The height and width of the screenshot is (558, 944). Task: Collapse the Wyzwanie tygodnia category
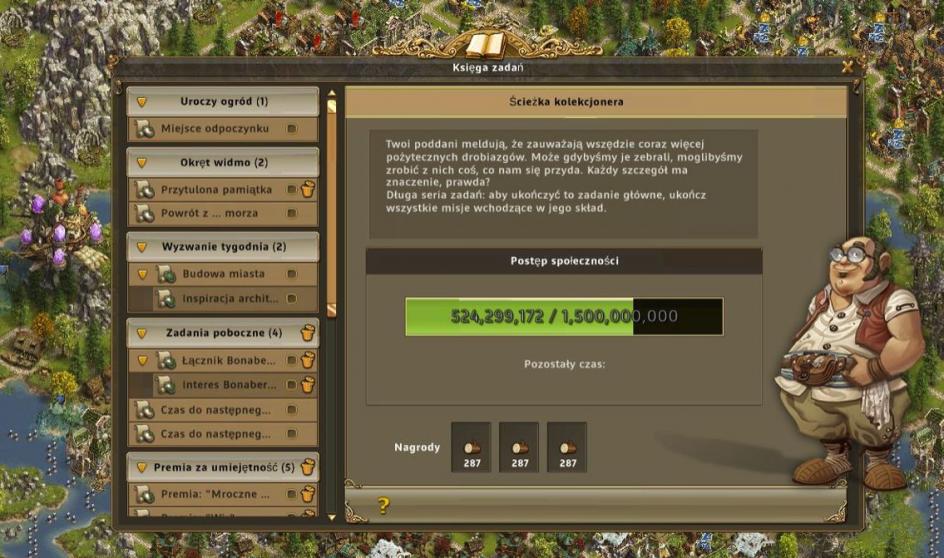142,247
